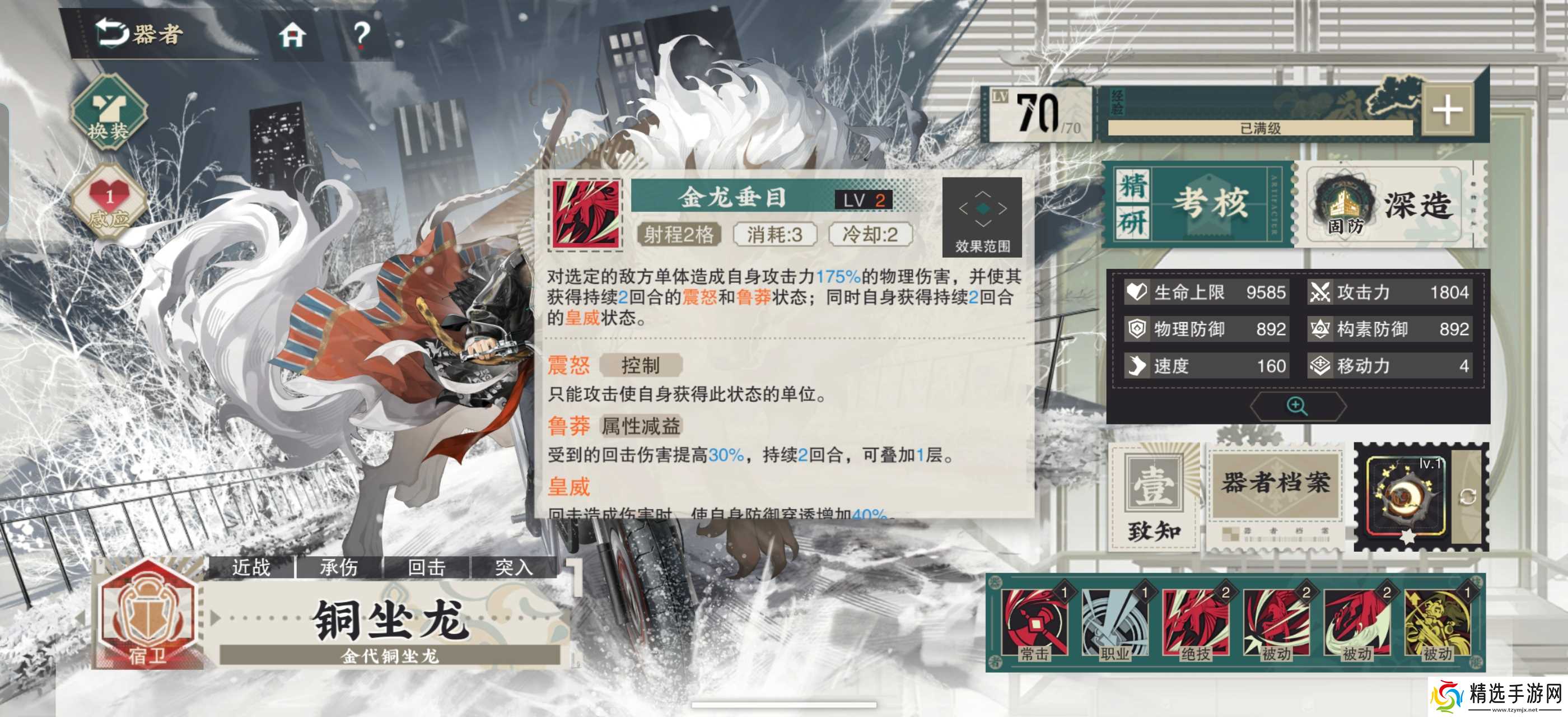Viewport: 1568px width, 717px height.
Task: Open the 金龙垂目 skill artwork thumbnail
Action: pyautogui.click(x=586, y=214)
